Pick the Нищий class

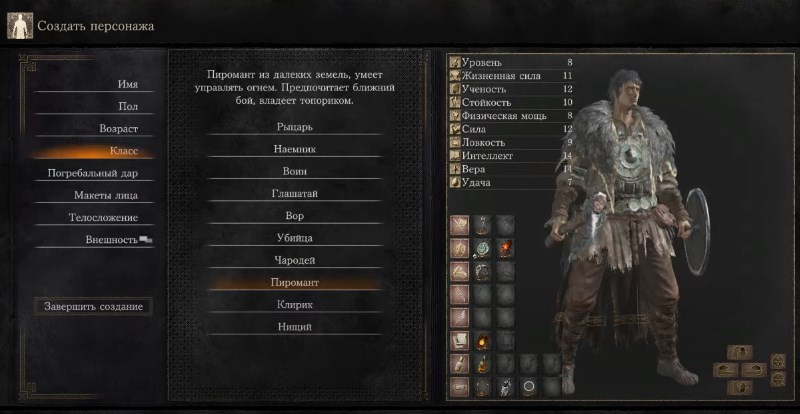(294, 327)
